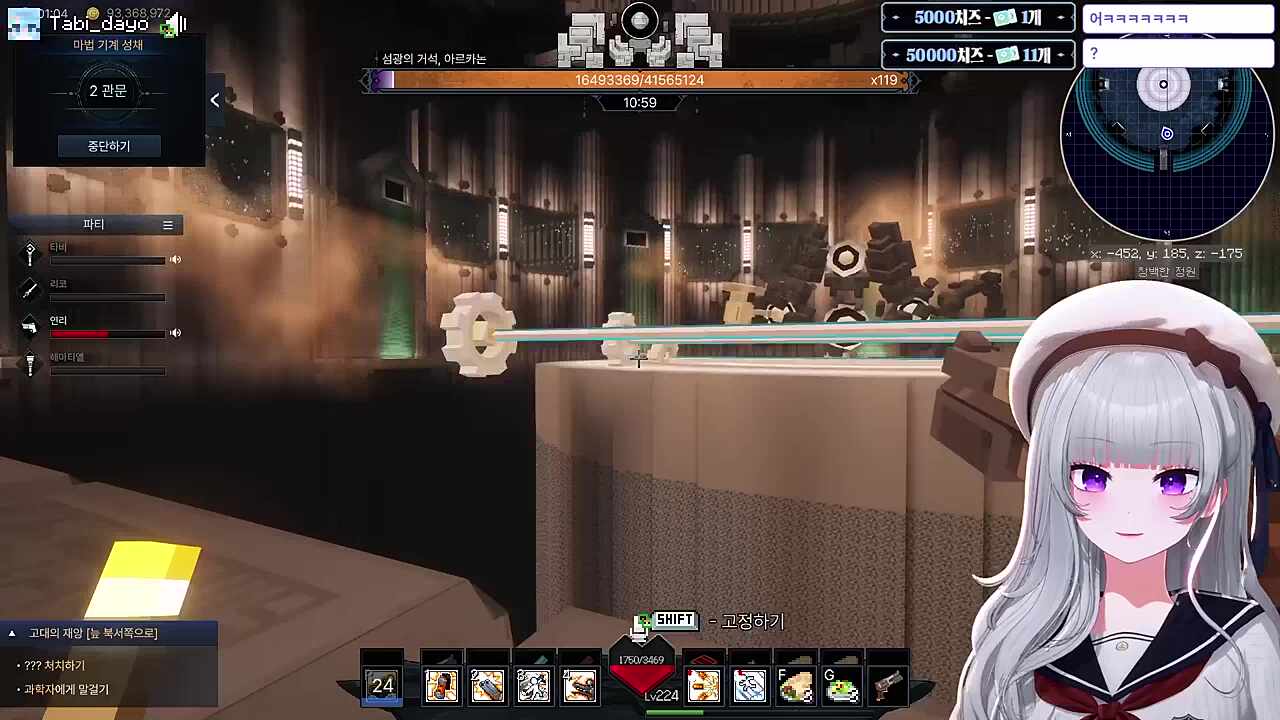The image size is (1280, 720).
Task: Activate the skill in hotbar slot 2
Action: click(487, 686)
